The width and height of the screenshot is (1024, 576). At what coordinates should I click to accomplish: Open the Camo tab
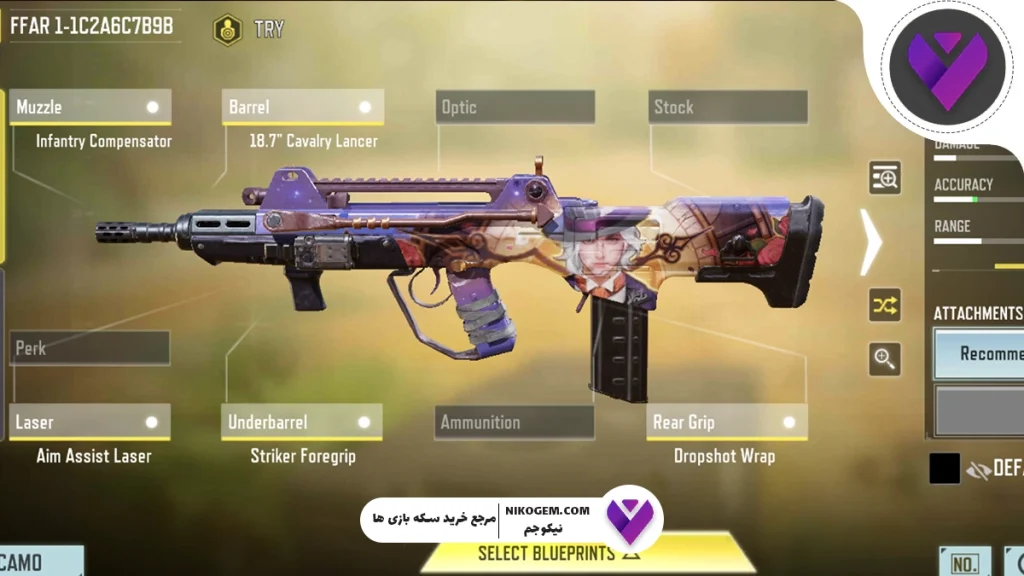40,562
